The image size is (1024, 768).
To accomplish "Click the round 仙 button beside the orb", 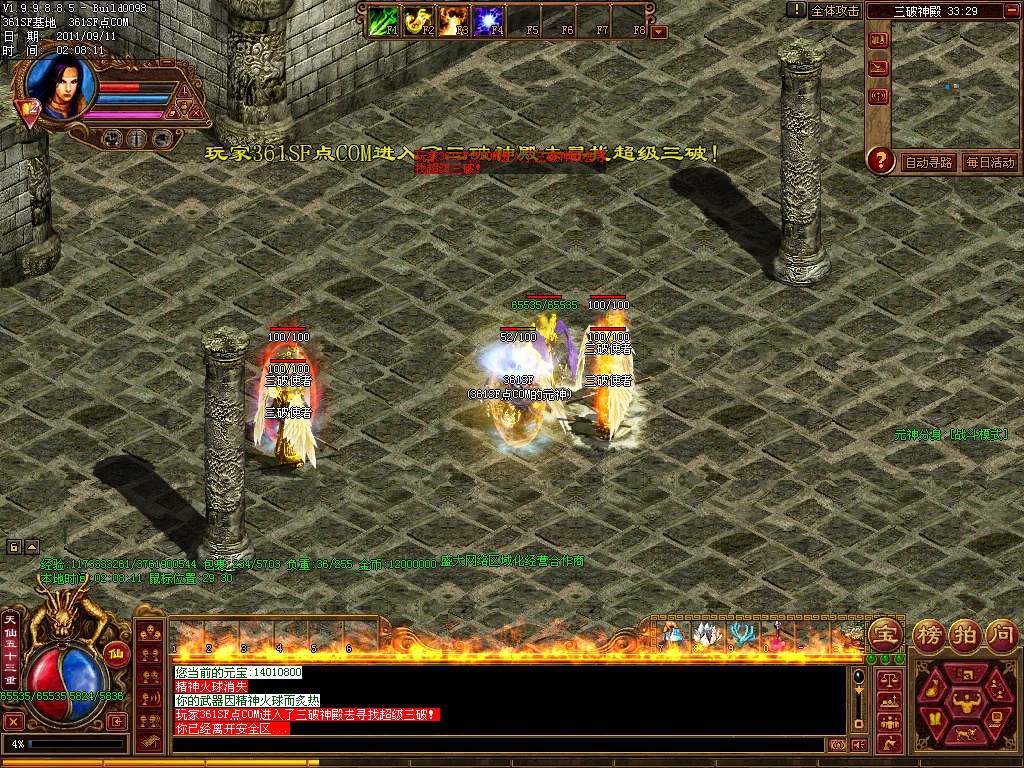I will tap(116, 654).
